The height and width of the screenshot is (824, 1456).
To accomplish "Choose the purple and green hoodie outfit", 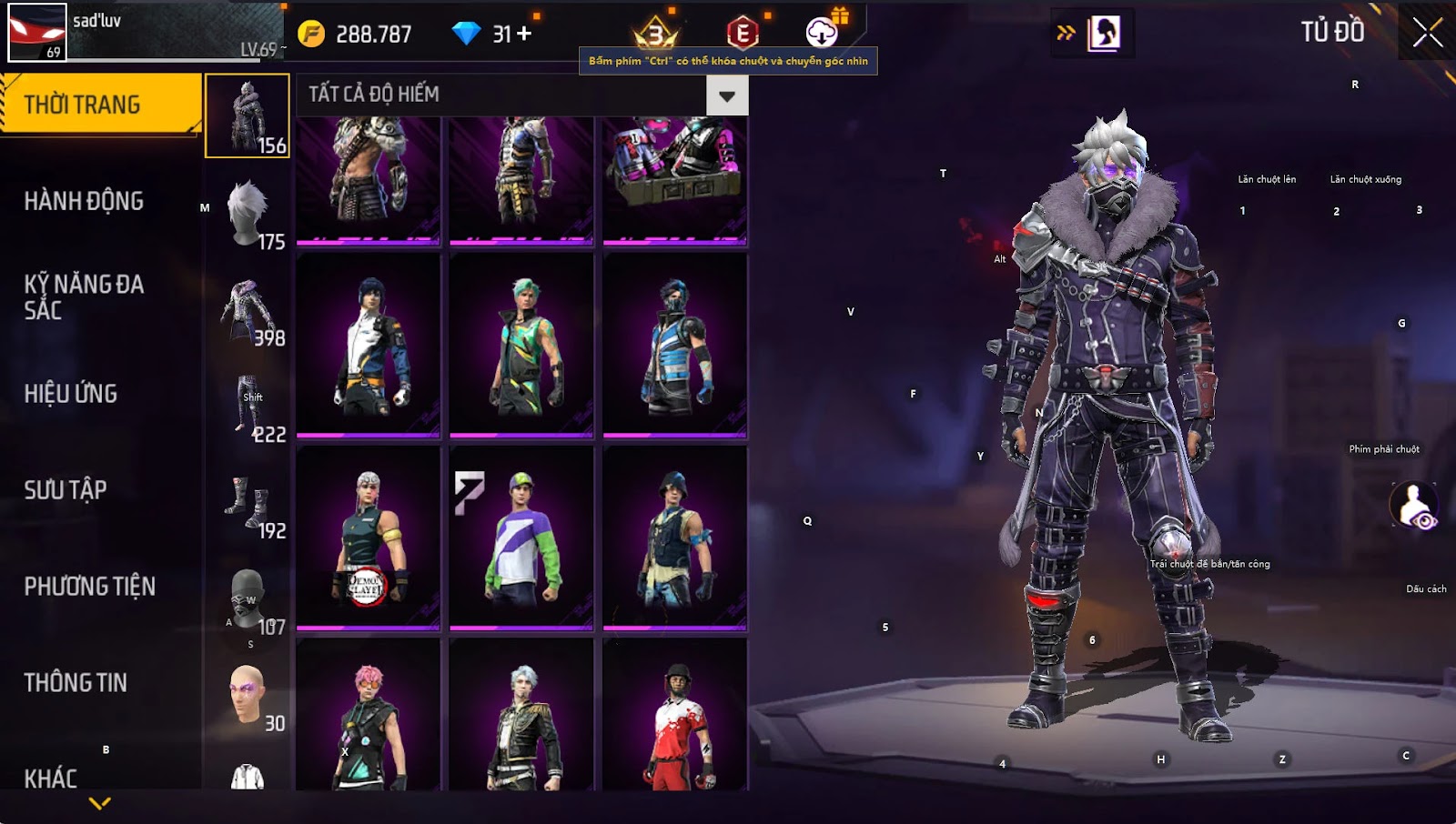I will [521, 537].
